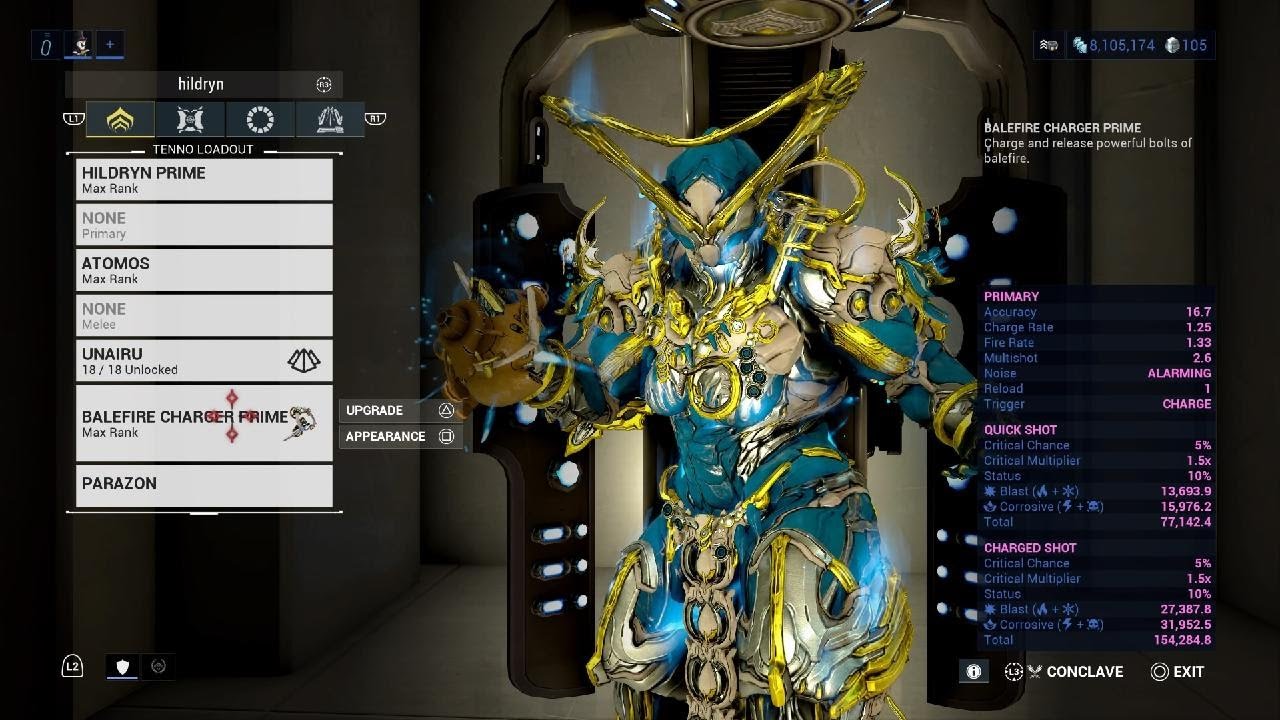Exit the arsenal screen

1177,672
